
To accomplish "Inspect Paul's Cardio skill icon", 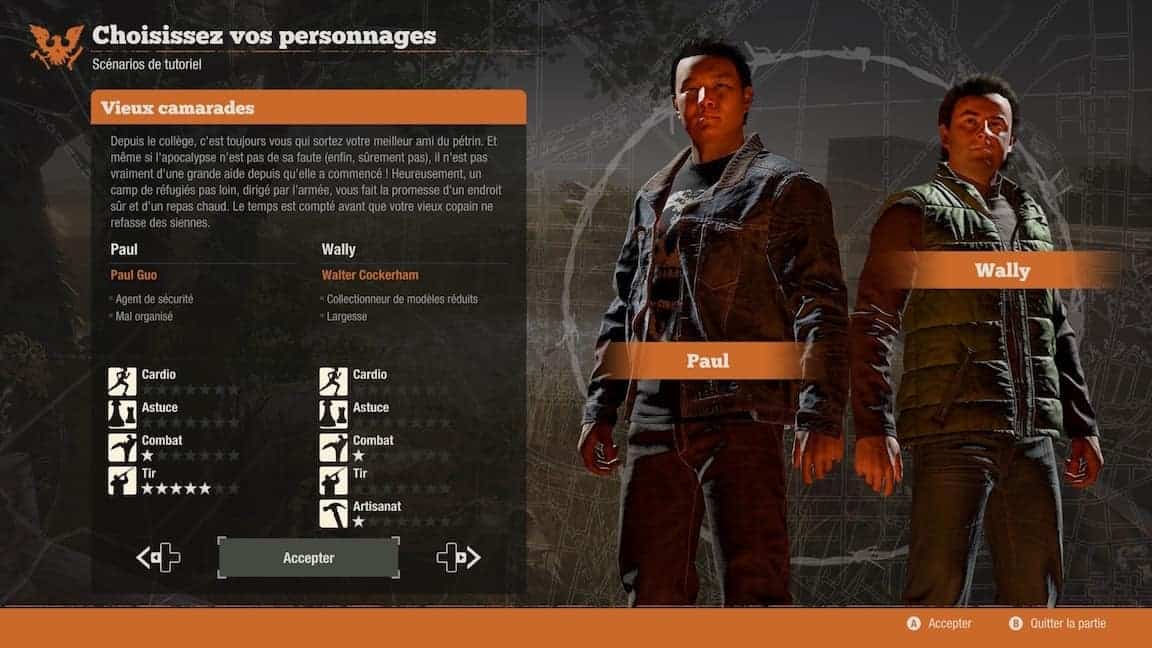I will click(122, 381).
